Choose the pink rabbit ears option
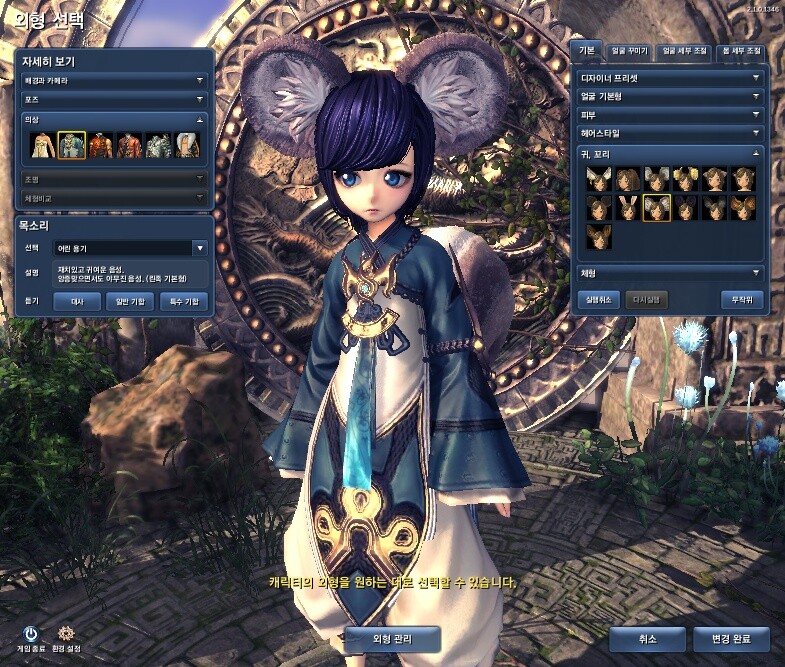Viewport: 785px width, 667px height. coord(627,207)
